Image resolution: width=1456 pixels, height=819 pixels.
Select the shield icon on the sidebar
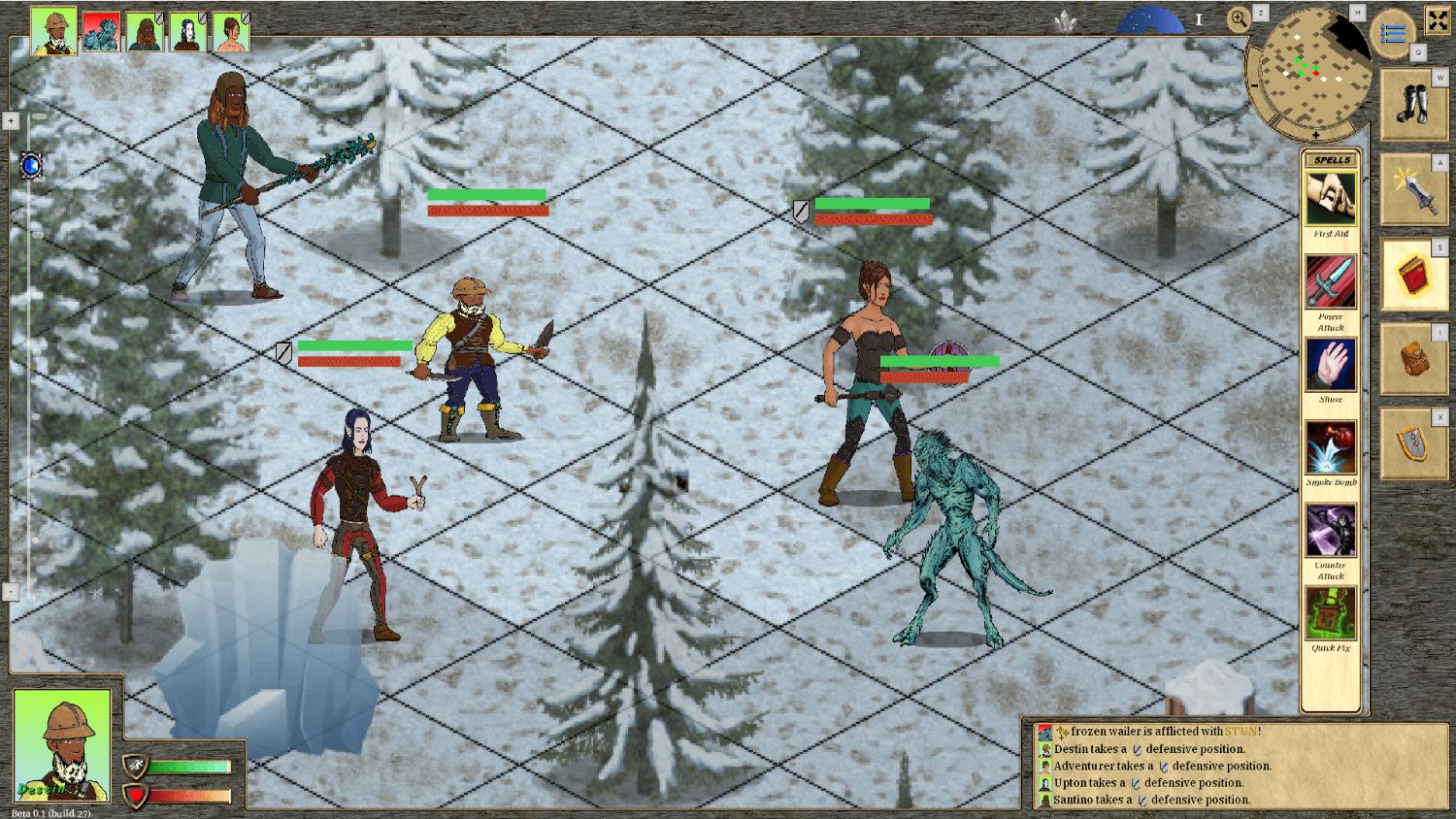1414,441
